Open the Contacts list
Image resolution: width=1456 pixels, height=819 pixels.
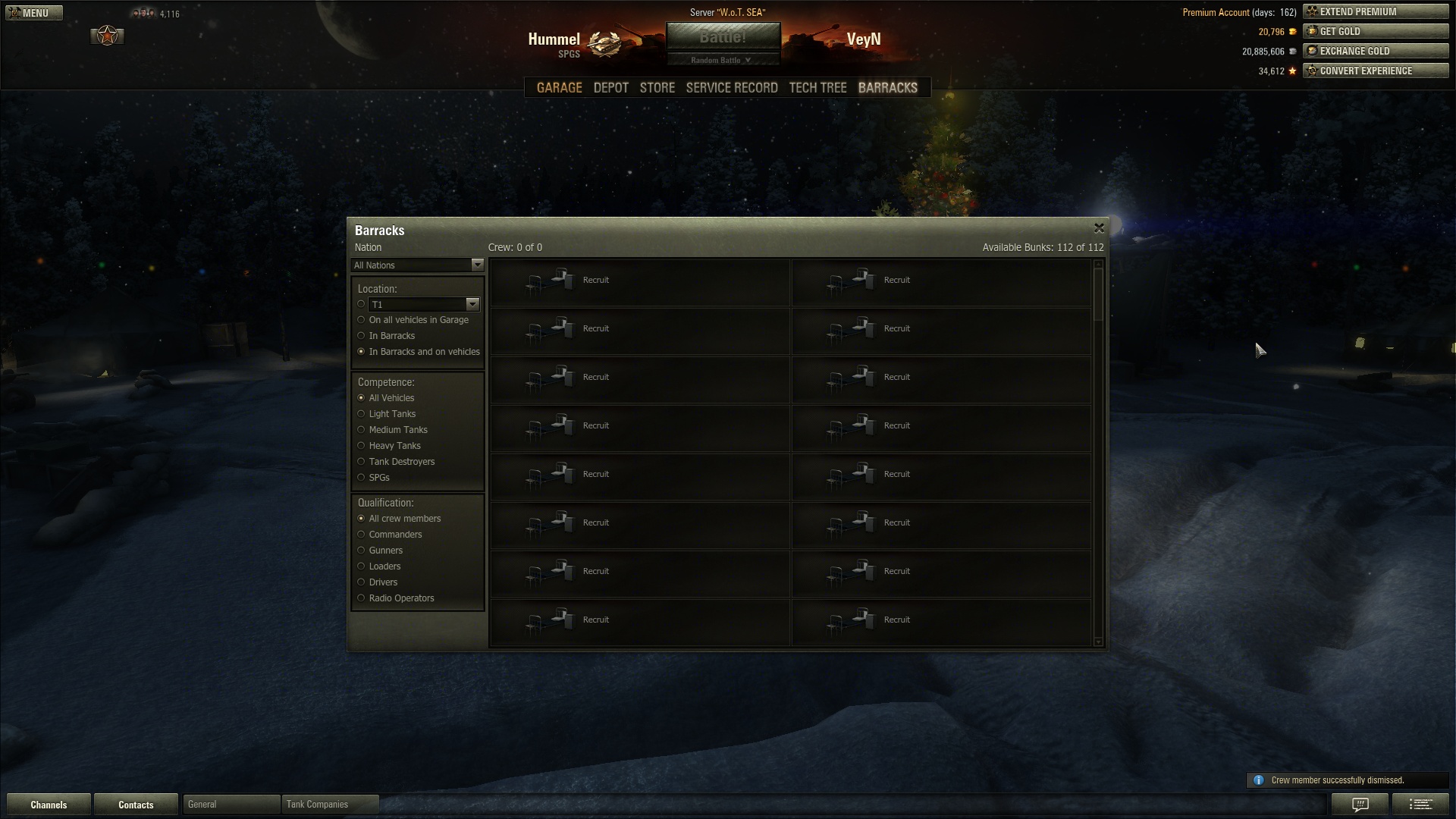(x=136, y=805)
